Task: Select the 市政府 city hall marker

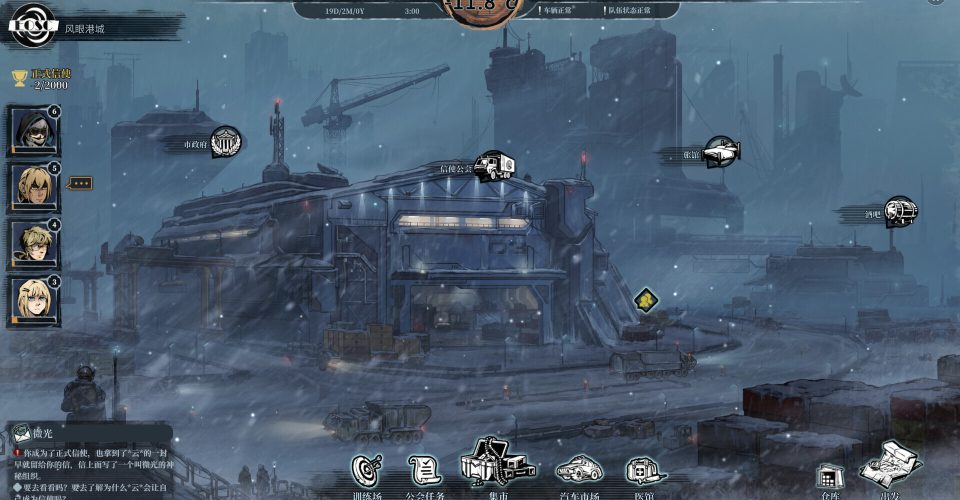Action: point(225,142)
